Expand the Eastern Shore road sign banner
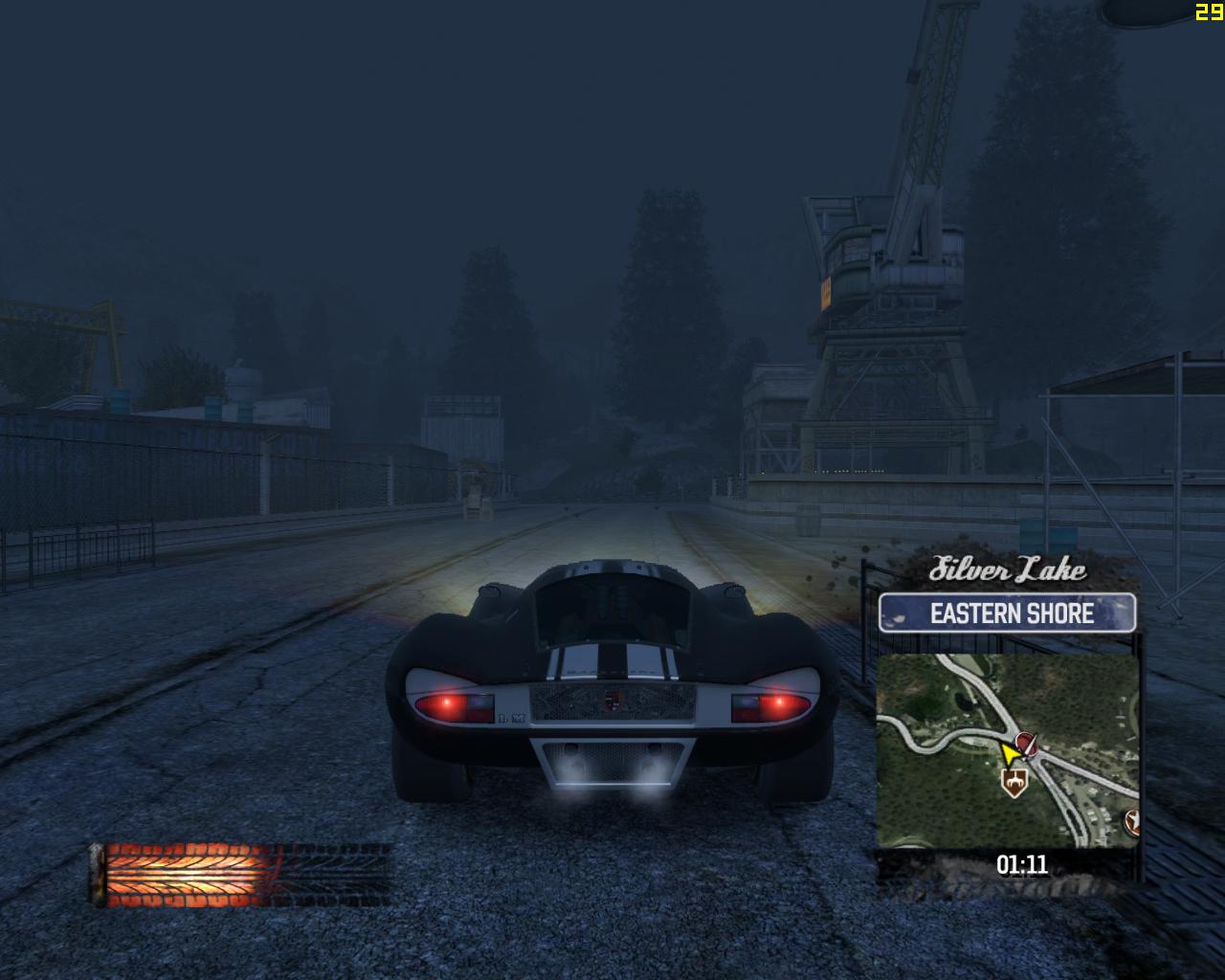Viewport: 1225px width, 980px height. tap(1011, 613)
